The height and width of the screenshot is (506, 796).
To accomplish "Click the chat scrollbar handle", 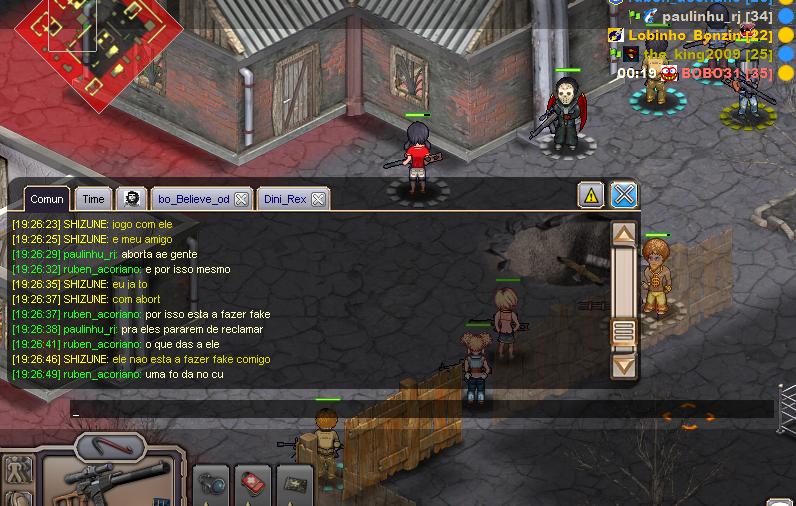I will point(624,331).
